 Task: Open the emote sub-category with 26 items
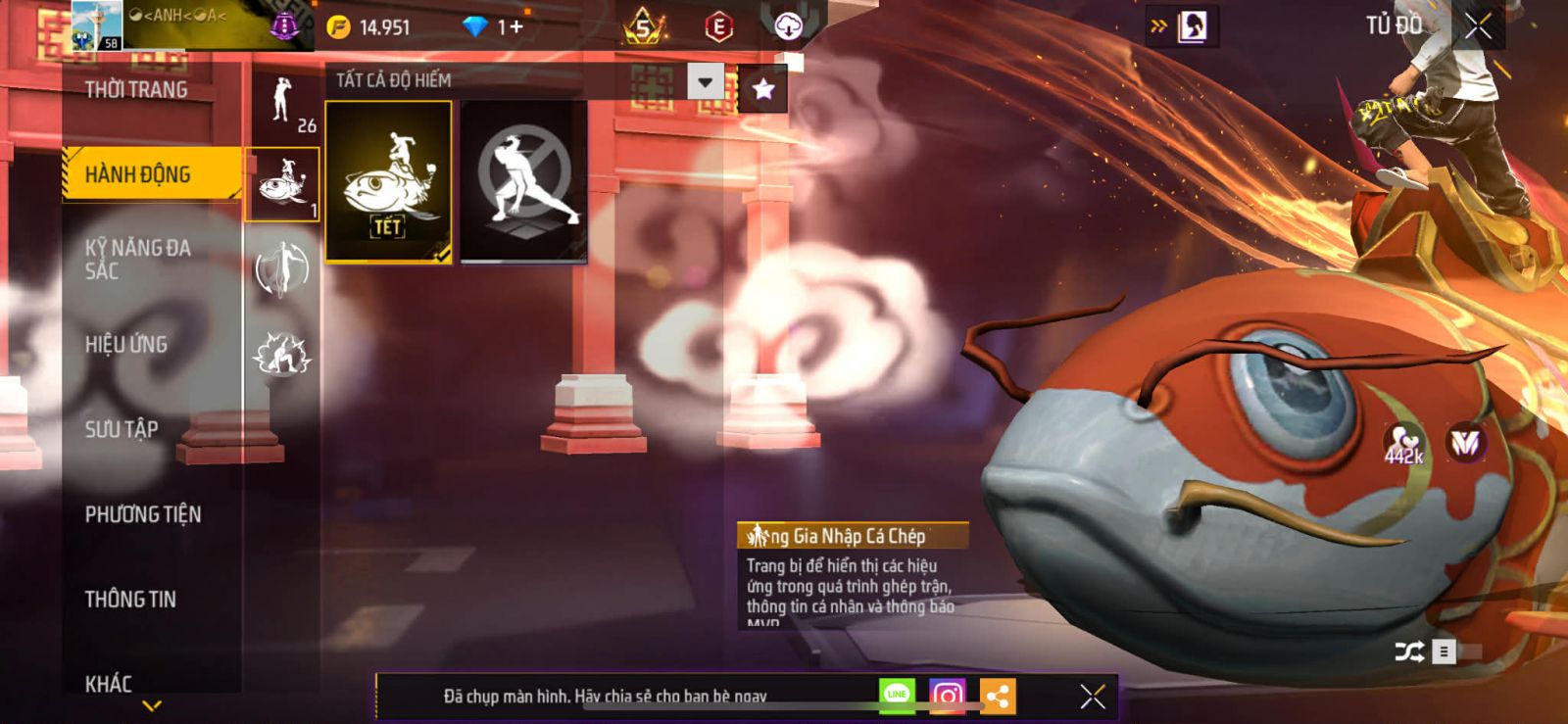coord(283,104)
